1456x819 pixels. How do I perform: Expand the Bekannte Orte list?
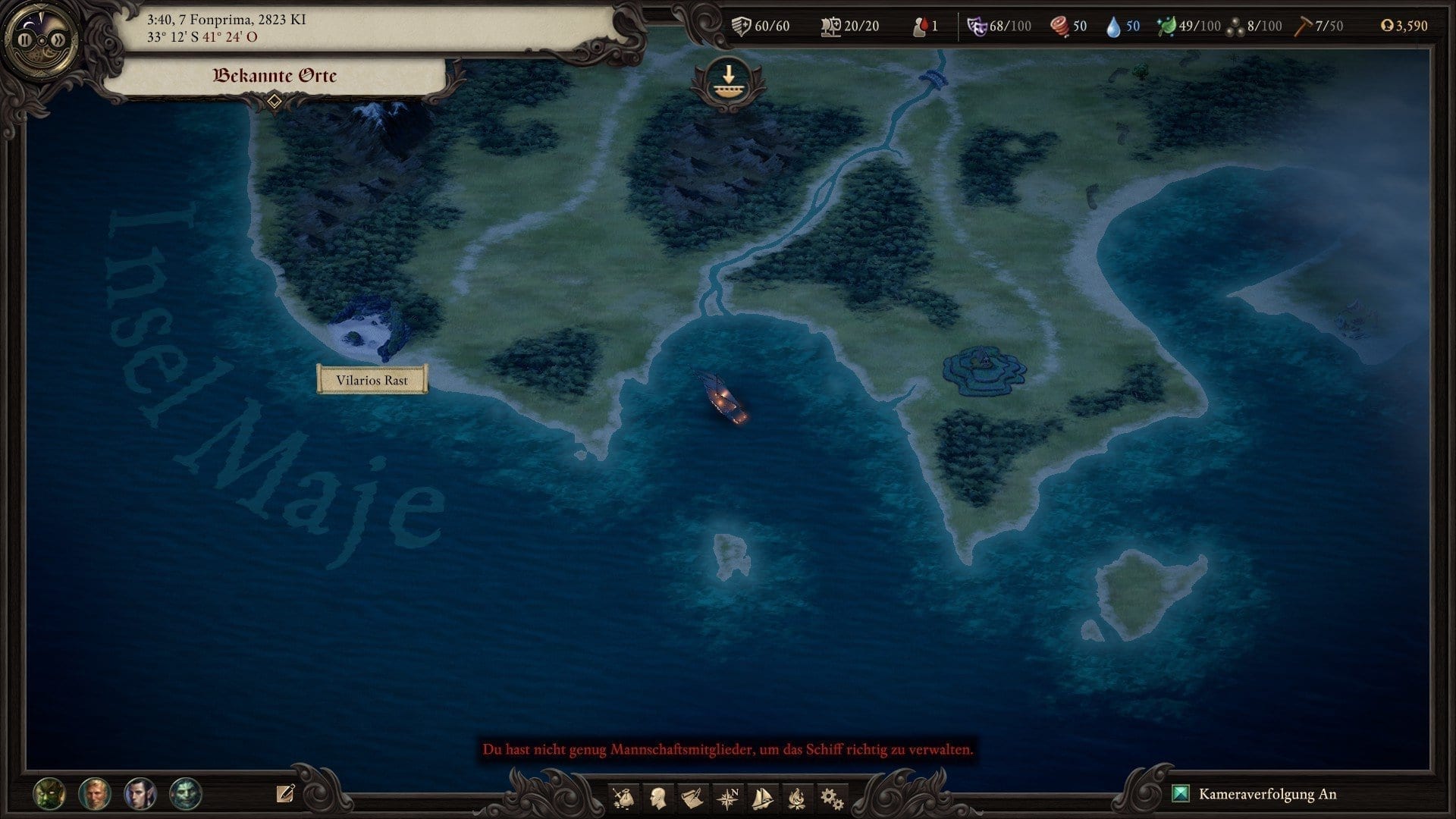point(275,101)
